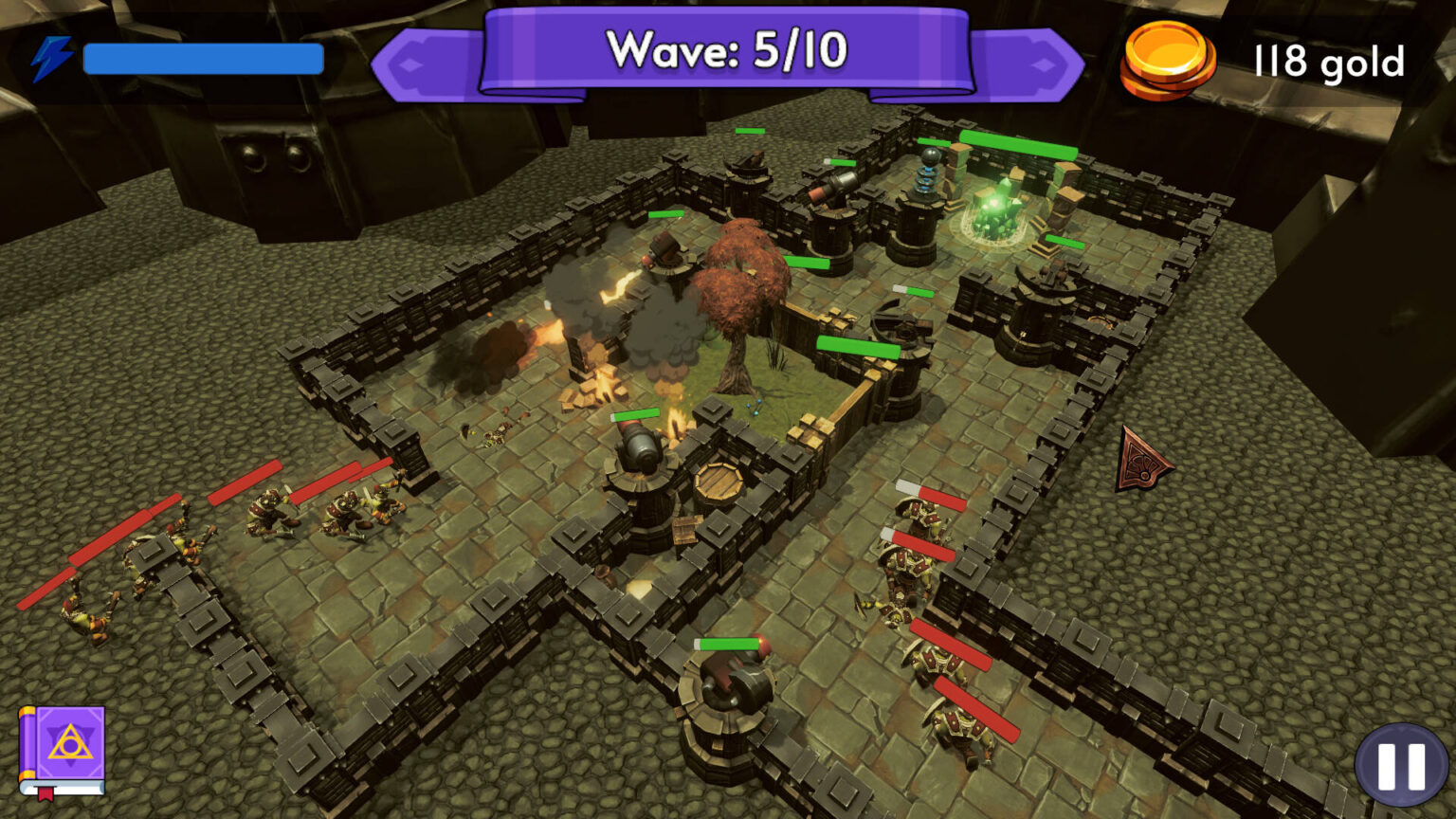Click the 118 gold text counter
Screen dimensions: 1456x819
1326,63
